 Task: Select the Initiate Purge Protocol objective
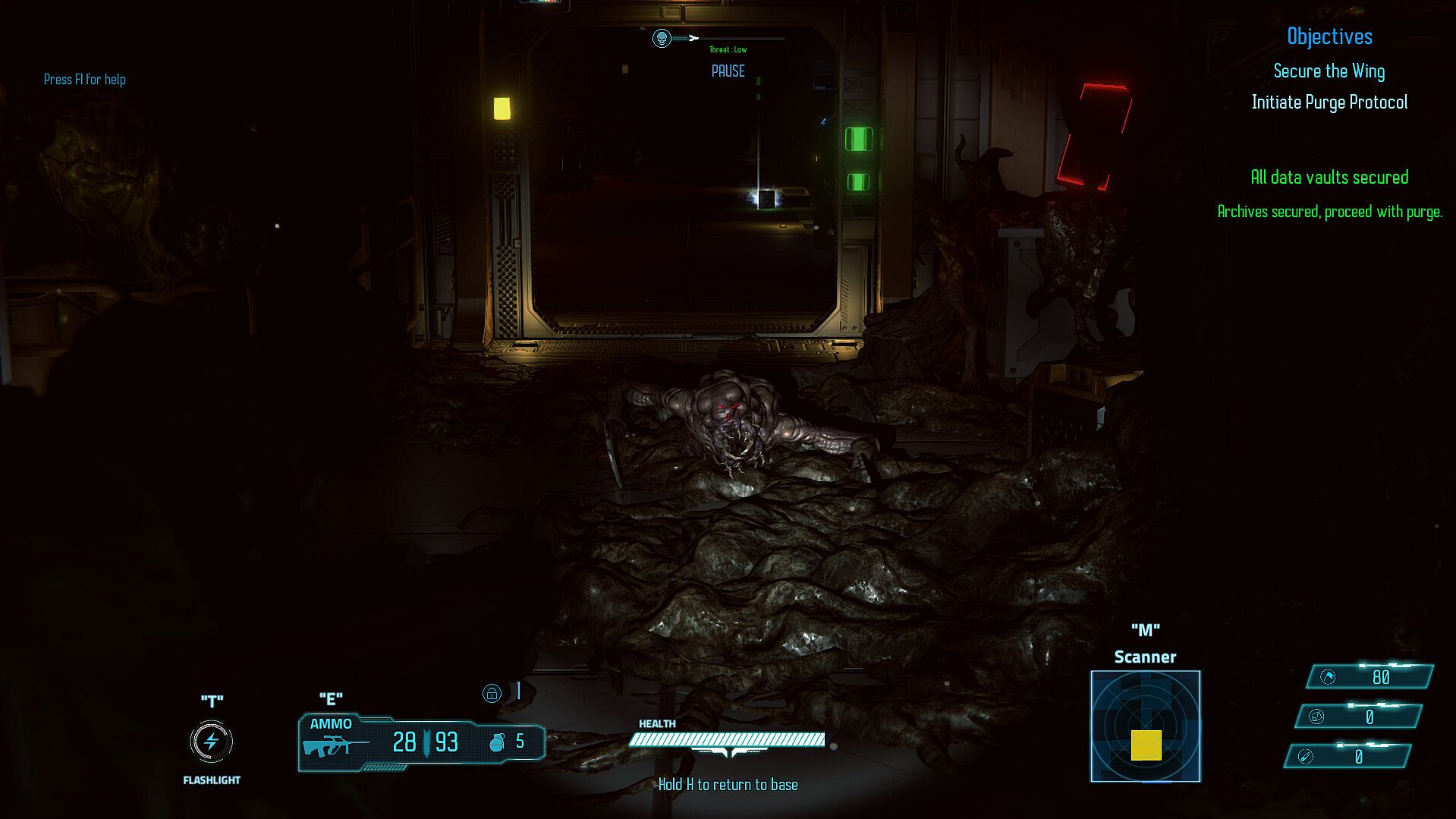1329,102
